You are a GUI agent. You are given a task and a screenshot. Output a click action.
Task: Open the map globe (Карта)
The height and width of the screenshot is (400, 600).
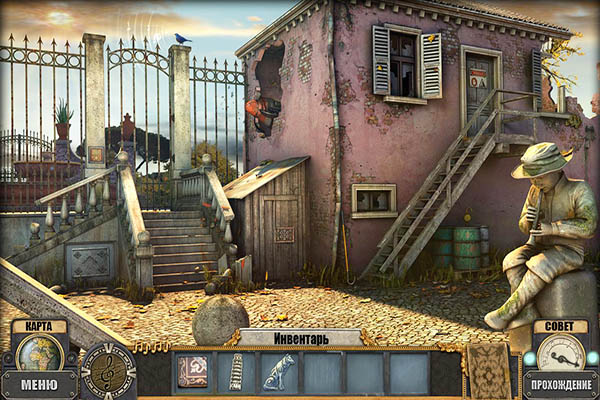click(x=39, y=352)
